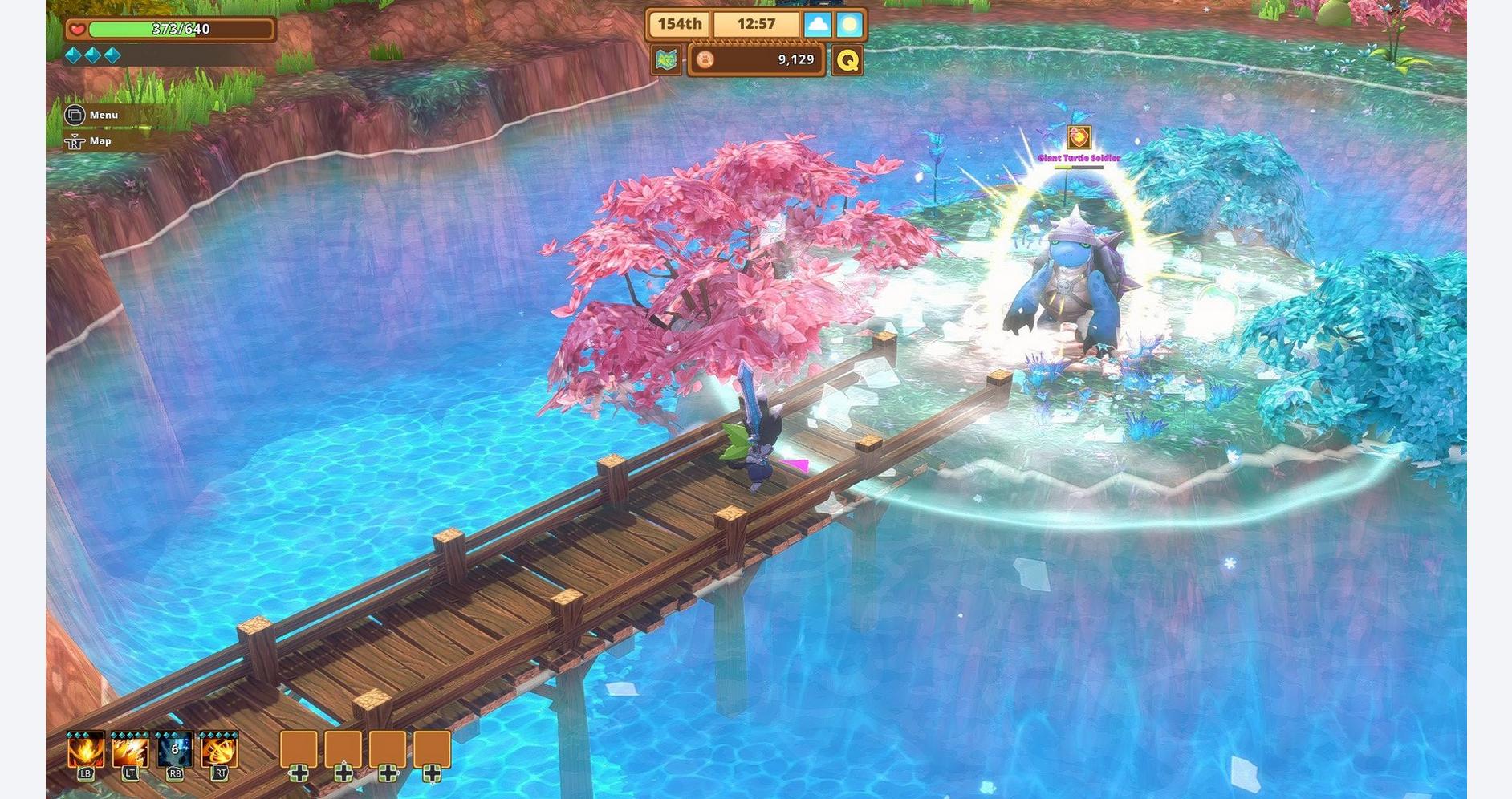
Task: Select the sun weather icon
Action: coord(849,24)
